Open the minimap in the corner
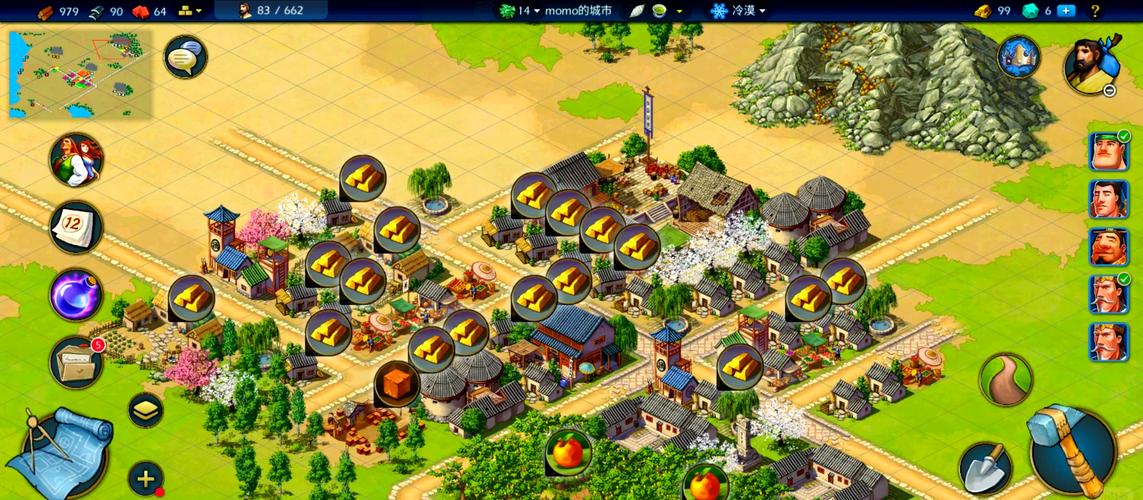Screen dimensions: 1143x500 pyautogui.click(x=81, y=74)
